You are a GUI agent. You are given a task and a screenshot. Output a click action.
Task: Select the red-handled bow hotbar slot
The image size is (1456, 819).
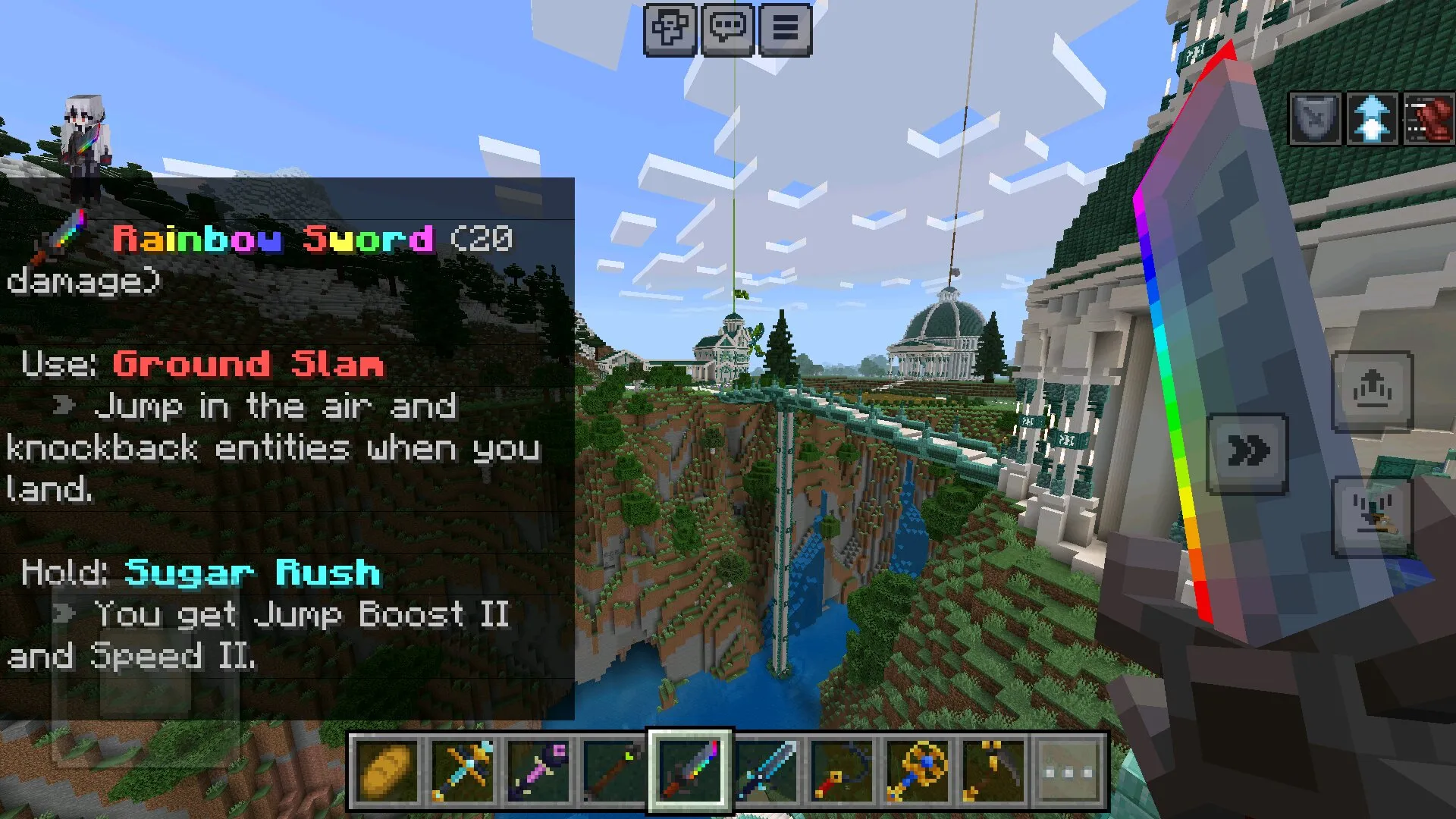pyautogui.click(x=842, y=771)
